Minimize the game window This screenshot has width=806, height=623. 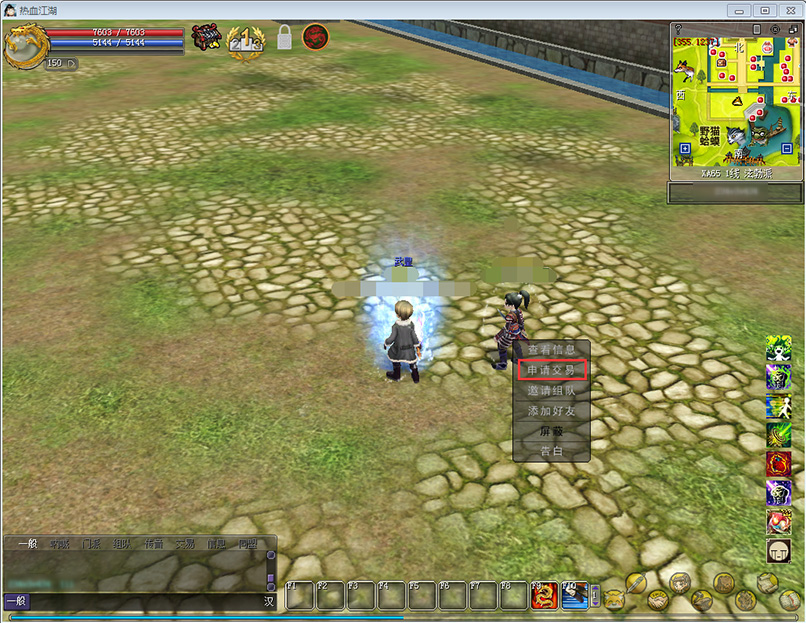(739, 9)
